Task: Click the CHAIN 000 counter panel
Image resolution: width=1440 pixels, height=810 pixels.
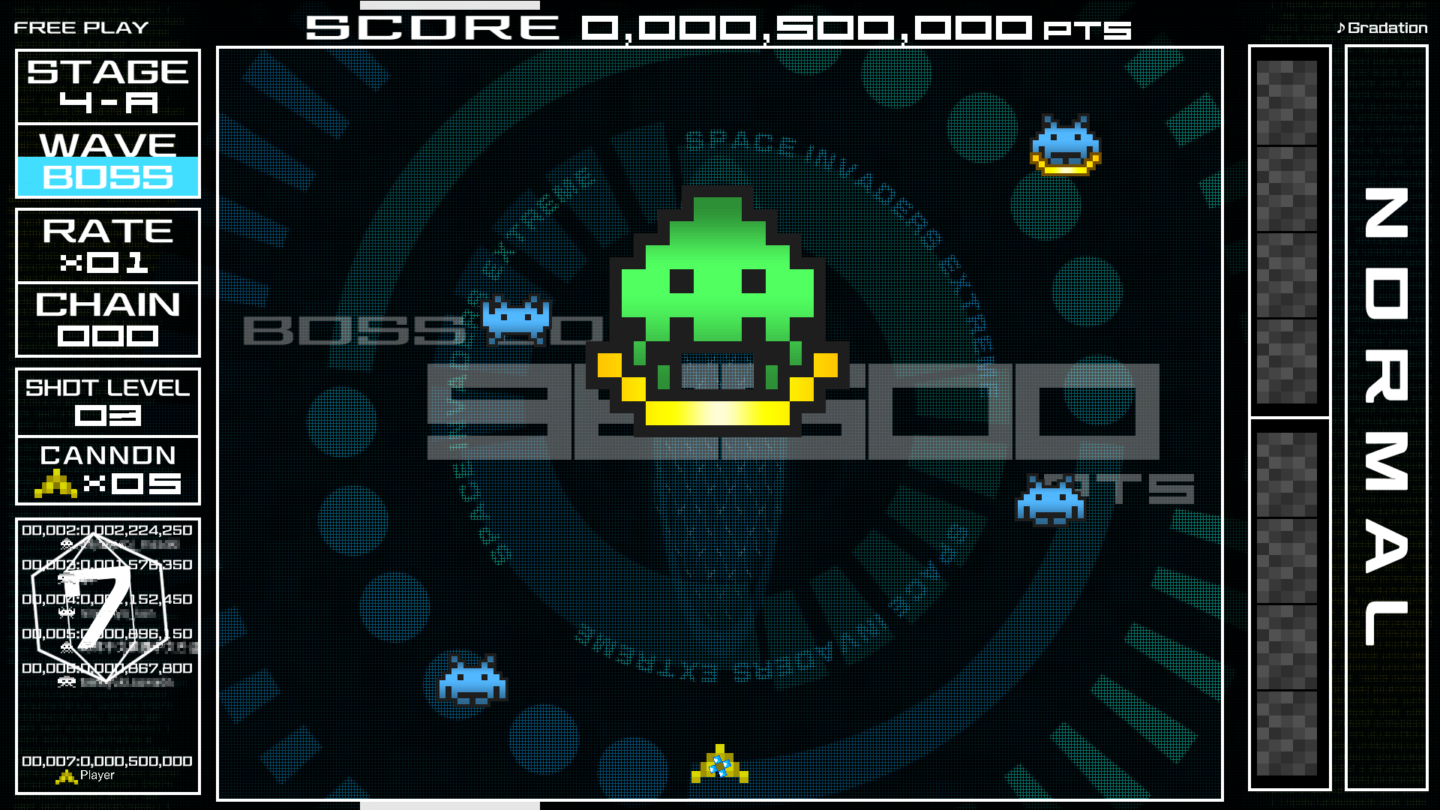Action: [x=107, y=320]
